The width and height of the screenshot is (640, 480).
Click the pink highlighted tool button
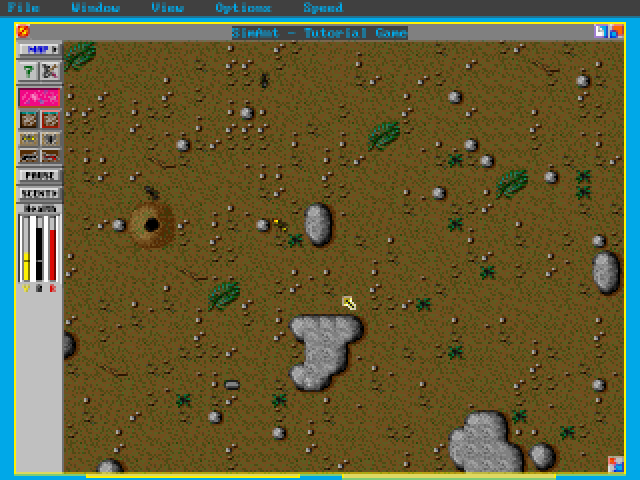[x=40, y=97]
